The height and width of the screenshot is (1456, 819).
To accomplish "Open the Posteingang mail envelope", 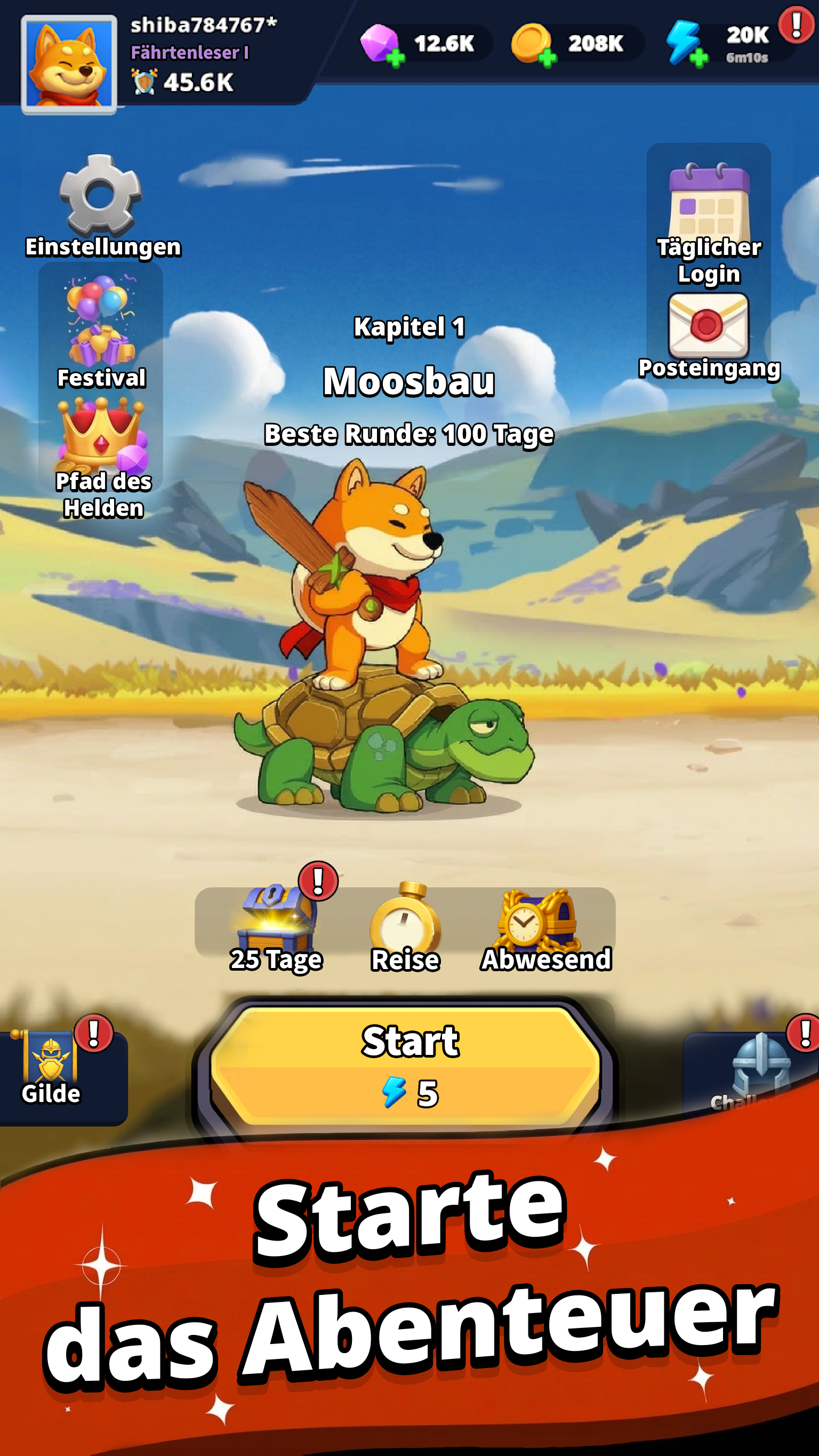I will [708, 323].
